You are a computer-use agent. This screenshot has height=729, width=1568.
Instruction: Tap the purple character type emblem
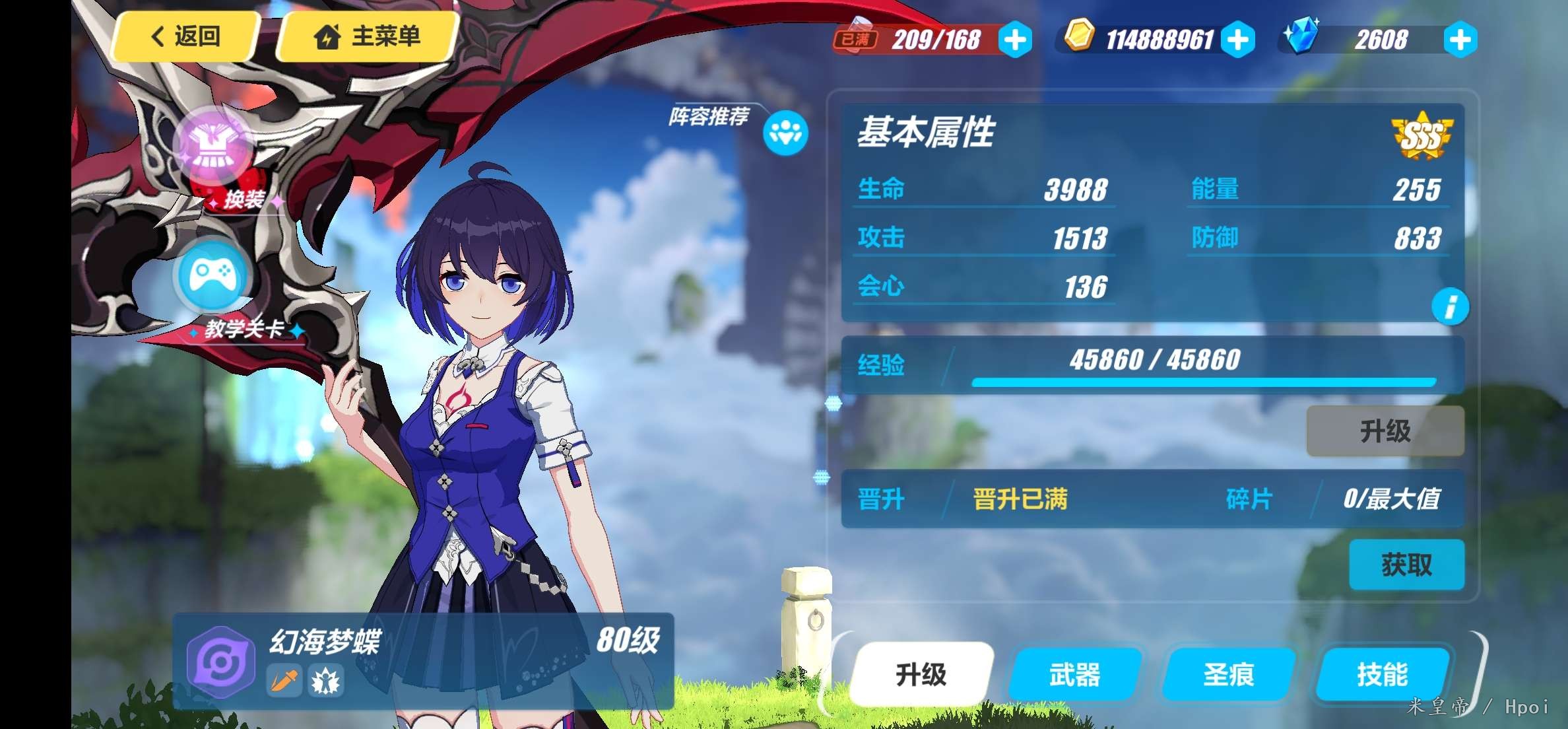(x=220, y=662)
